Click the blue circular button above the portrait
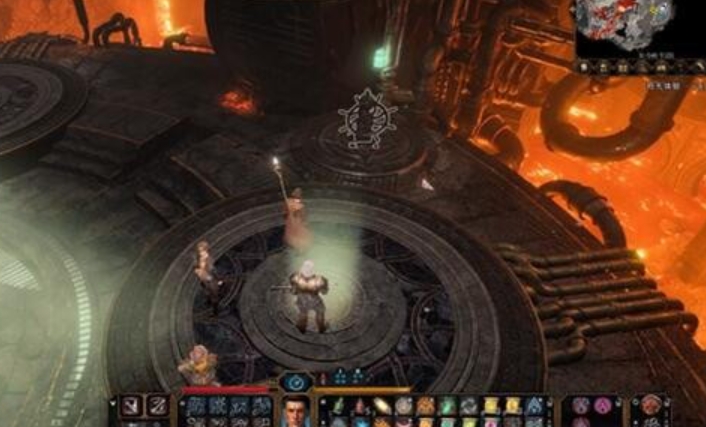The height and width of the screenshot is (427, 706). (x=294, y=381)
